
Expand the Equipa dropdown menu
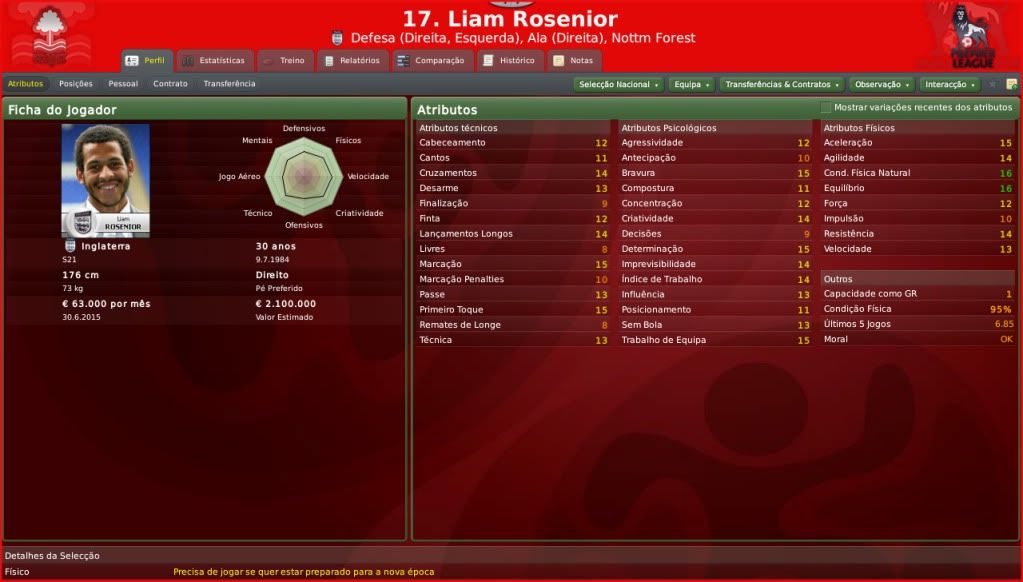click(x=691, y=85)
